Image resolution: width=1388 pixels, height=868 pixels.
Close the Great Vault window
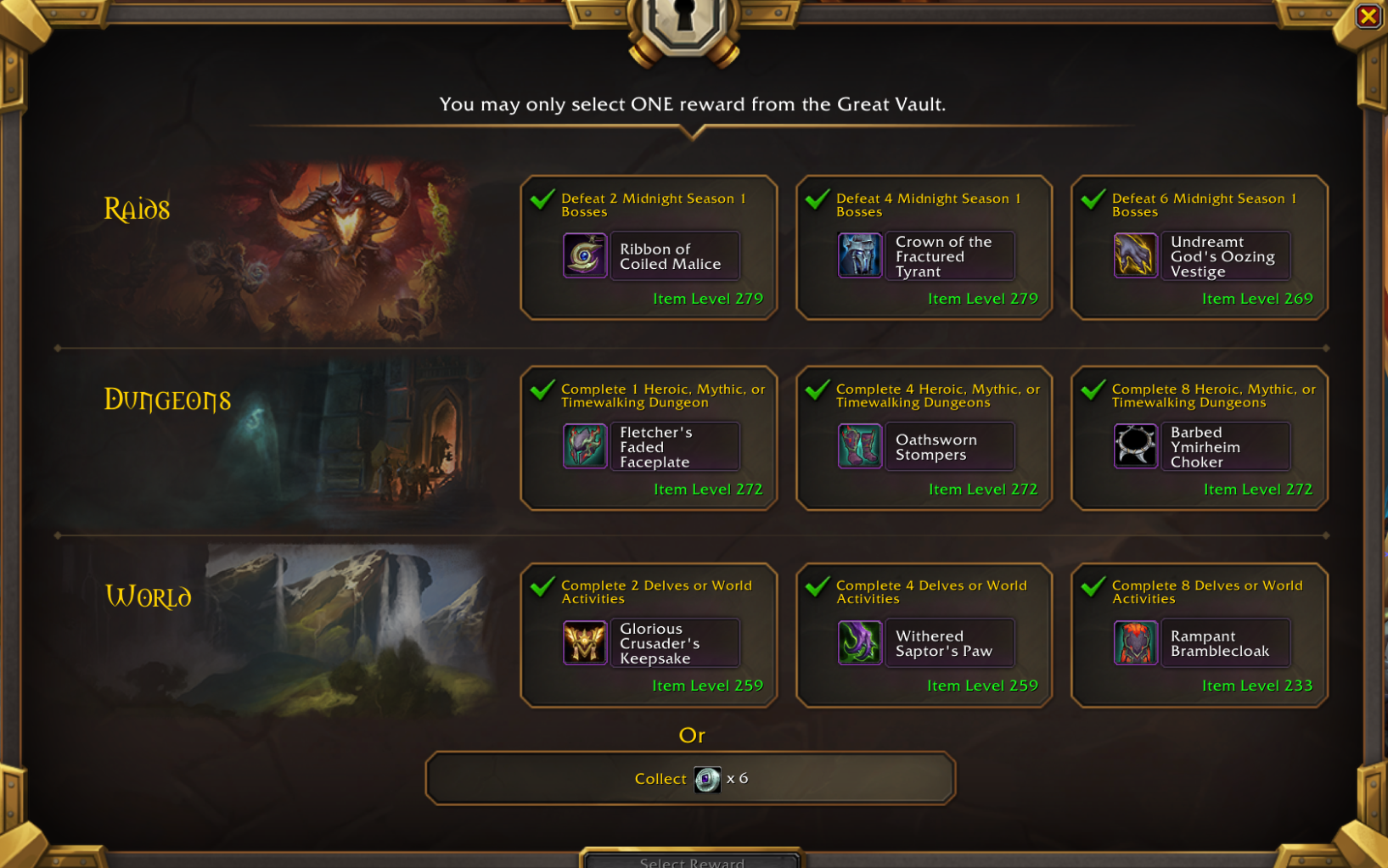(1370, 14)
